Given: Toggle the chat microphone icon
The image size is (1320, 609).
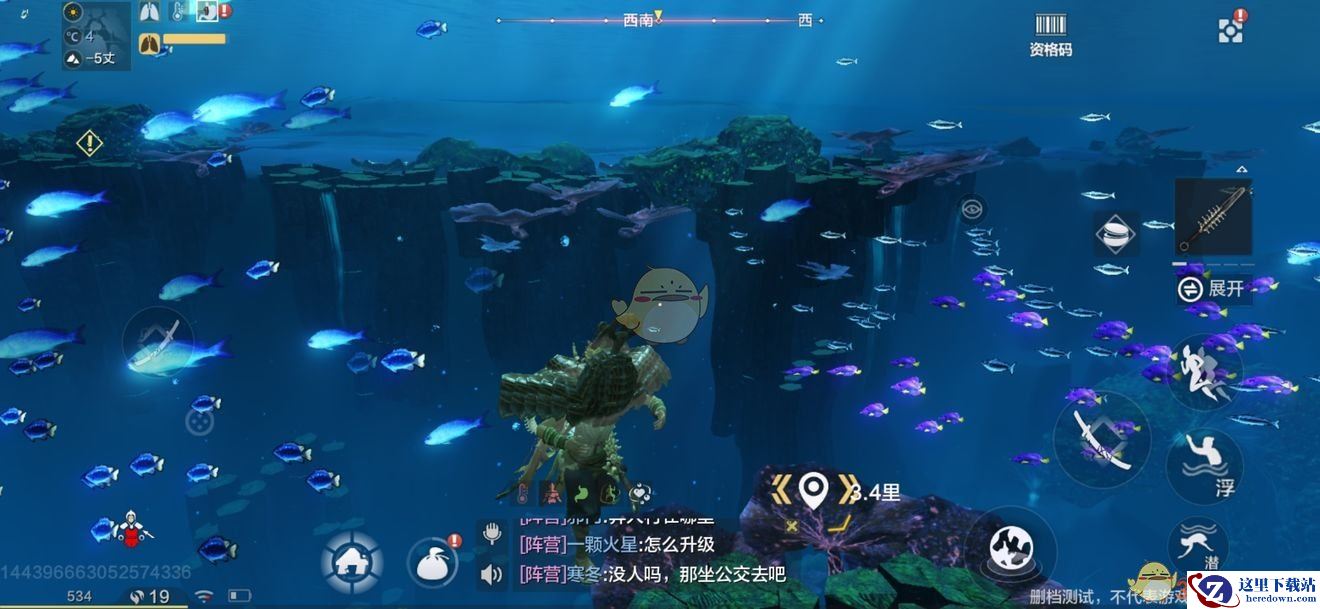Looking at the screenshot, I should tap(491, 533).
